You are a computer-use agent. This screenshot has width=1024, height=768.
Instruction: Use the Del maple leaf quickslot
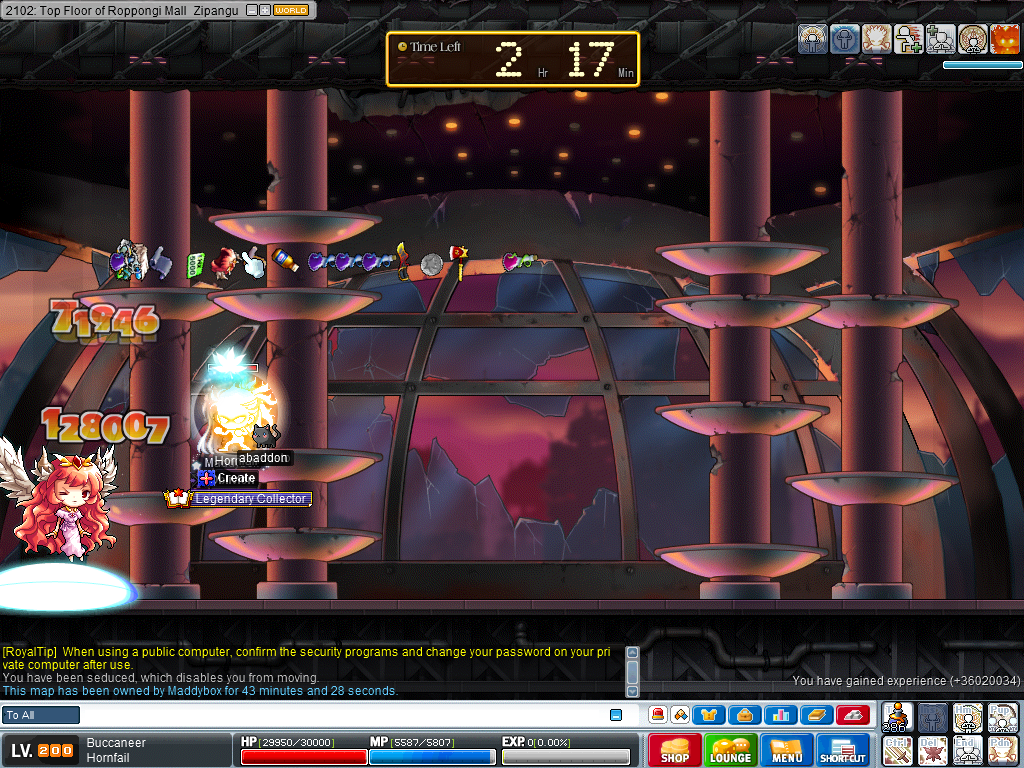[933, 750]
